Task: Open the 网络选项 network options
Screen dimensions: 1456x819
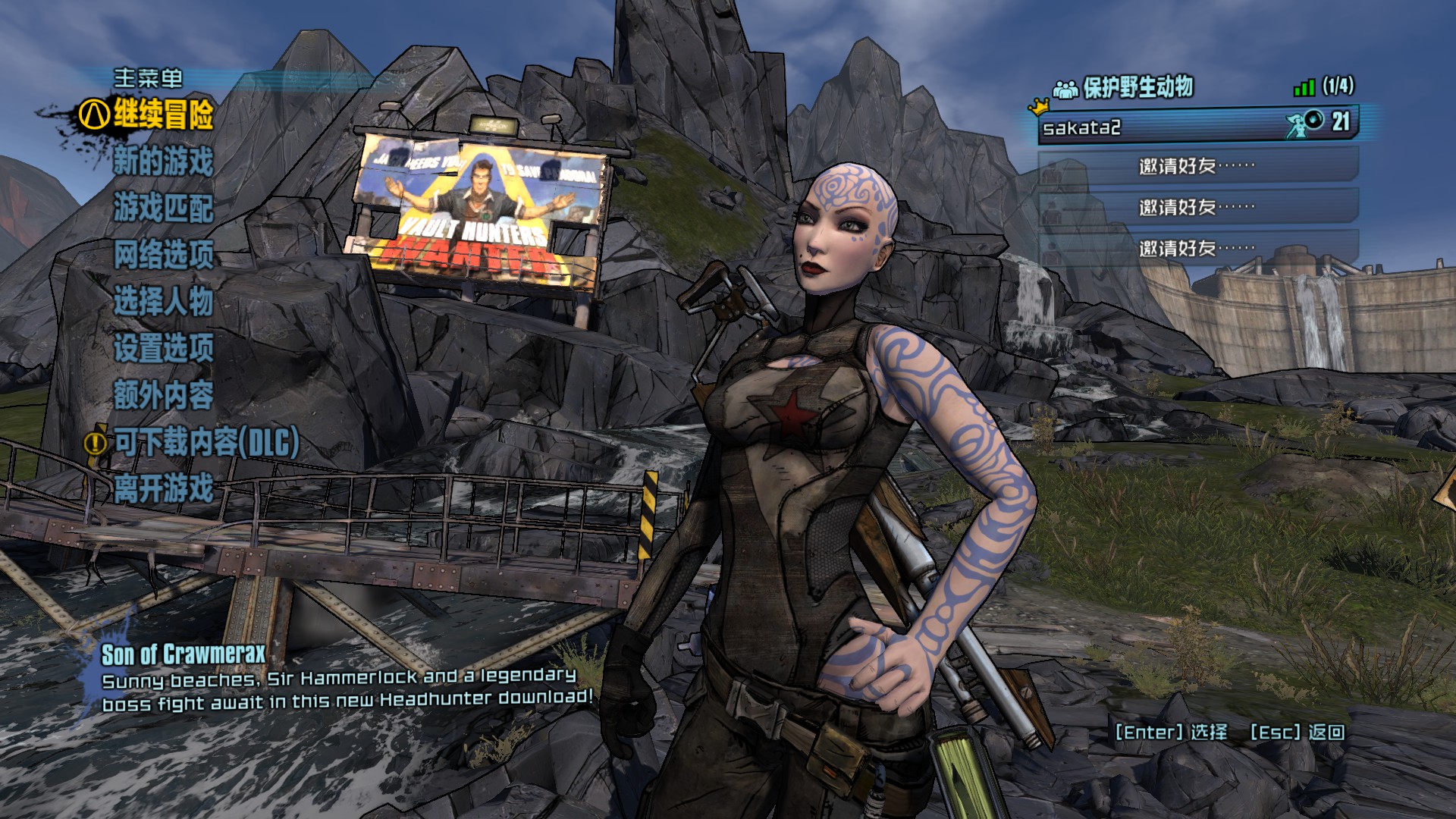Action: click(162, 255)
